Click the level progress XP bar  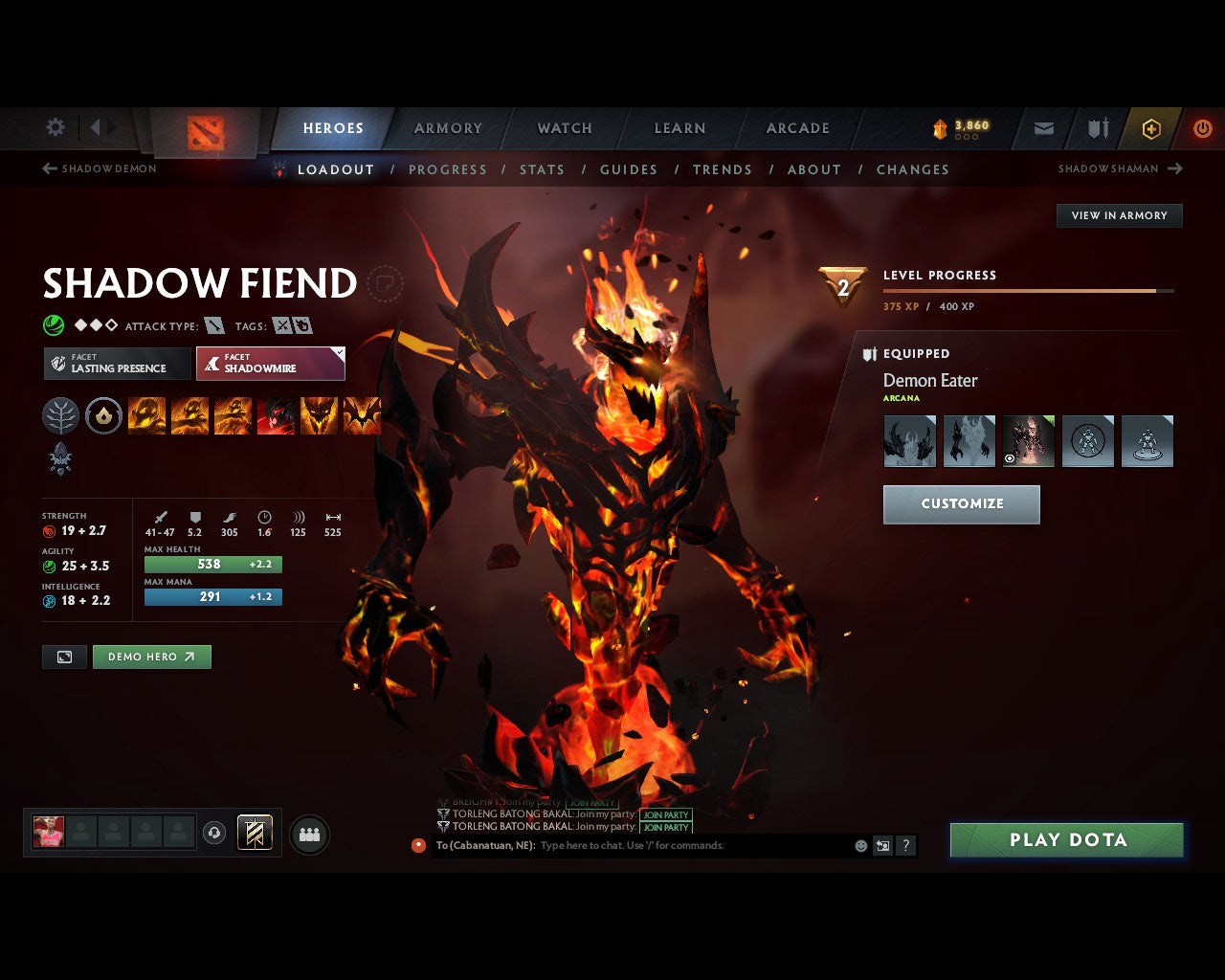coord(1028,291)
